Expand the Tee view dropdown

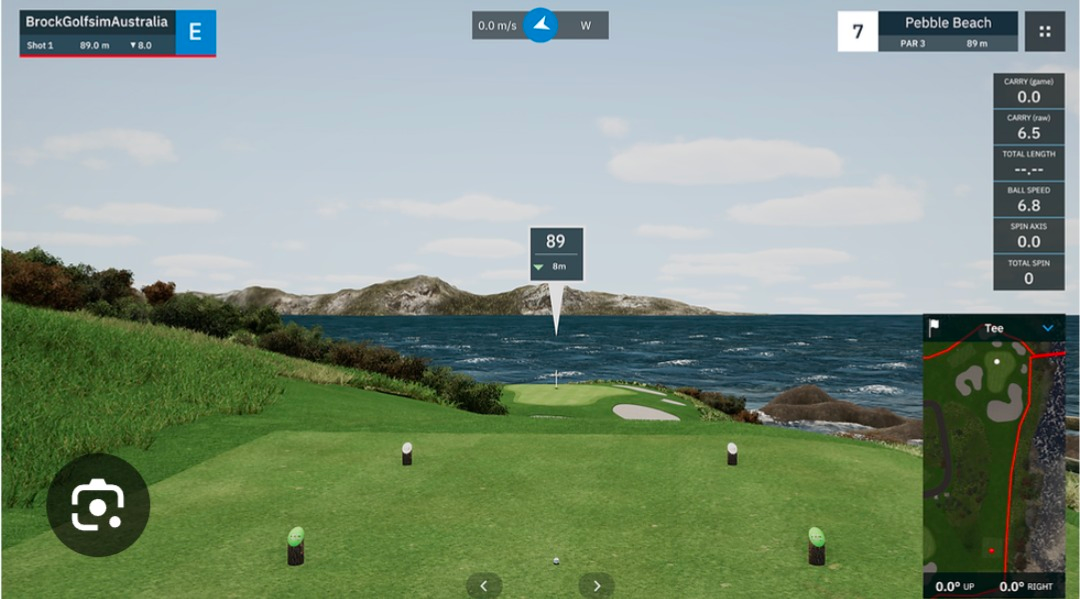[x=1047, y=328]
